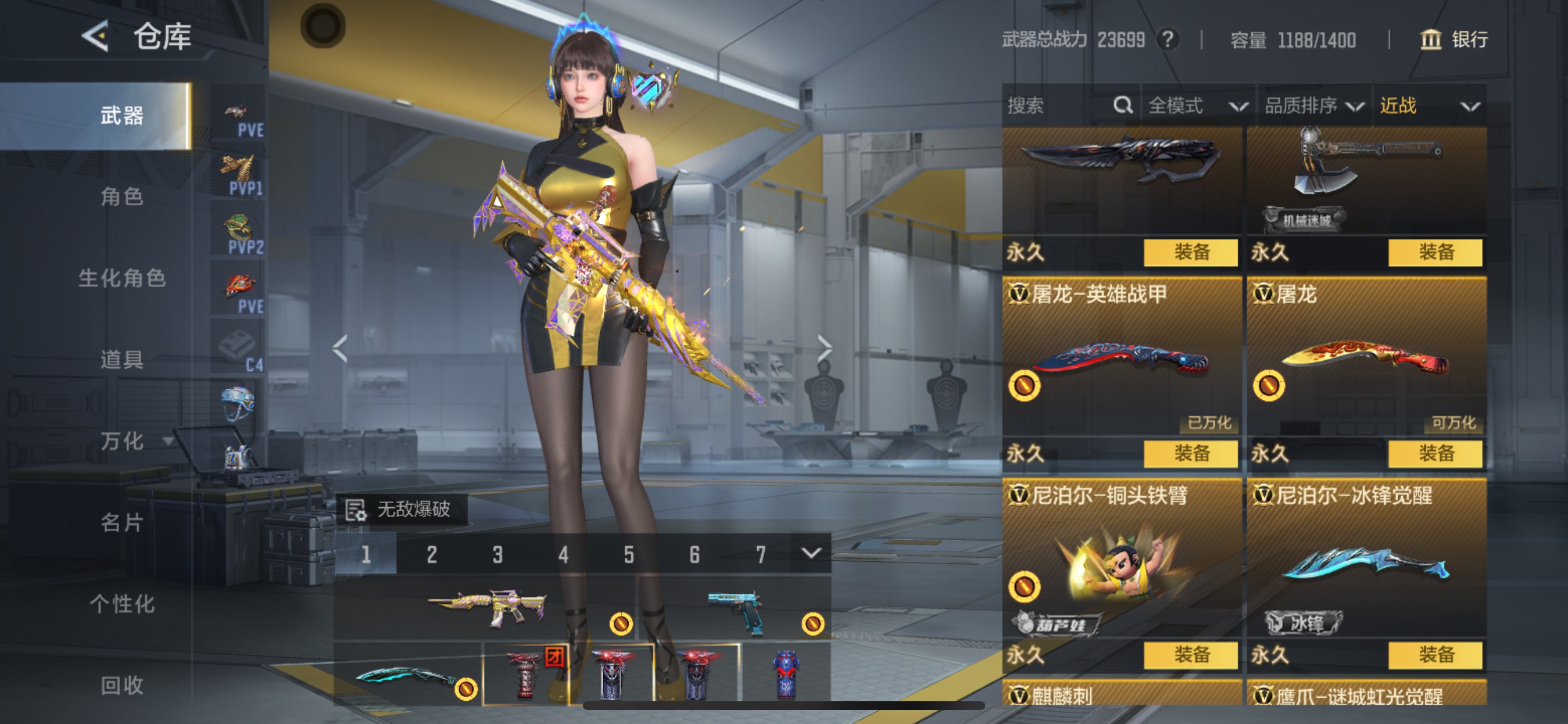The image size is (1568, 724).
Task: Go back from the 仓库 screen
Action: 96,37
